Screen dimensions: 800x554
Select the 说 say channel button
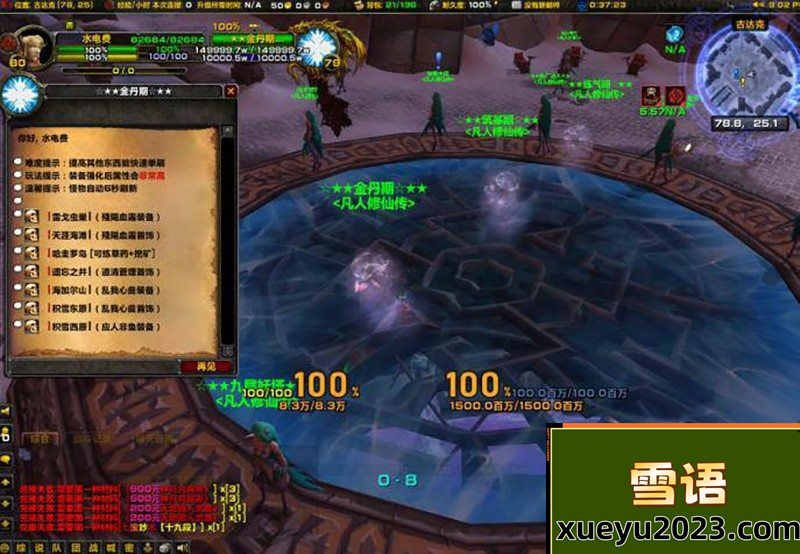pyautogui.click(x=38, y=547)
